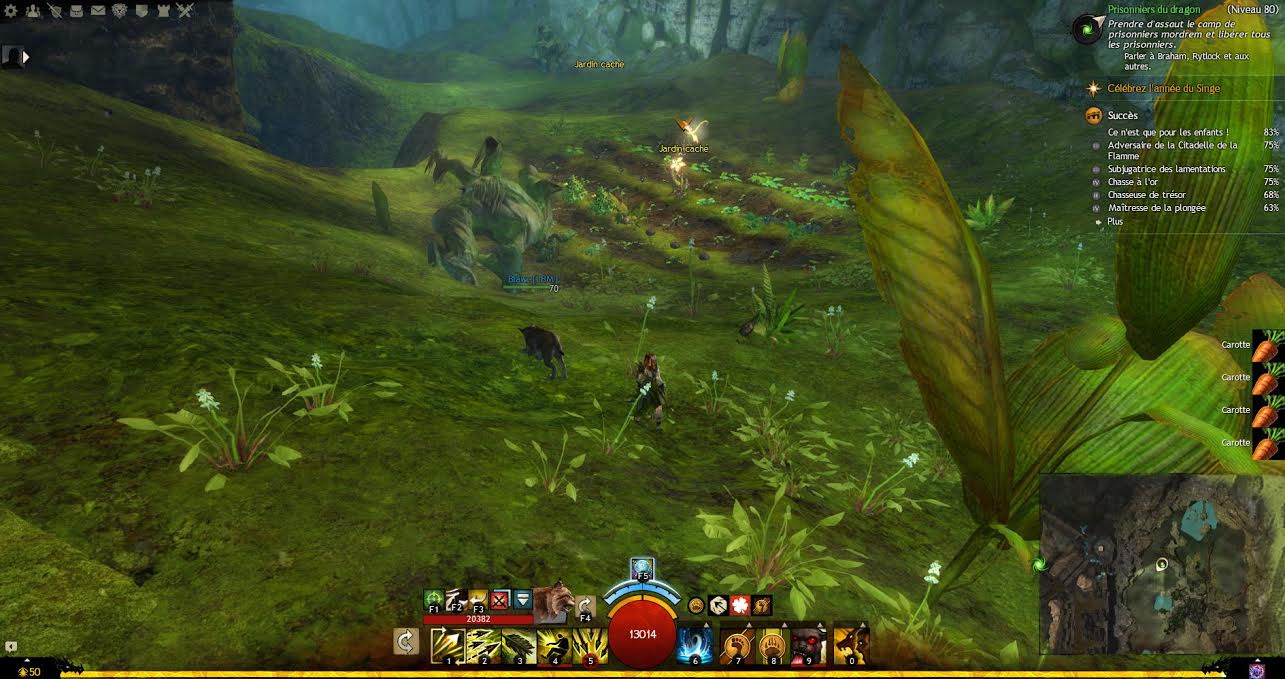
Task: Expand the achievements list with Plus
Action: 1114,221
